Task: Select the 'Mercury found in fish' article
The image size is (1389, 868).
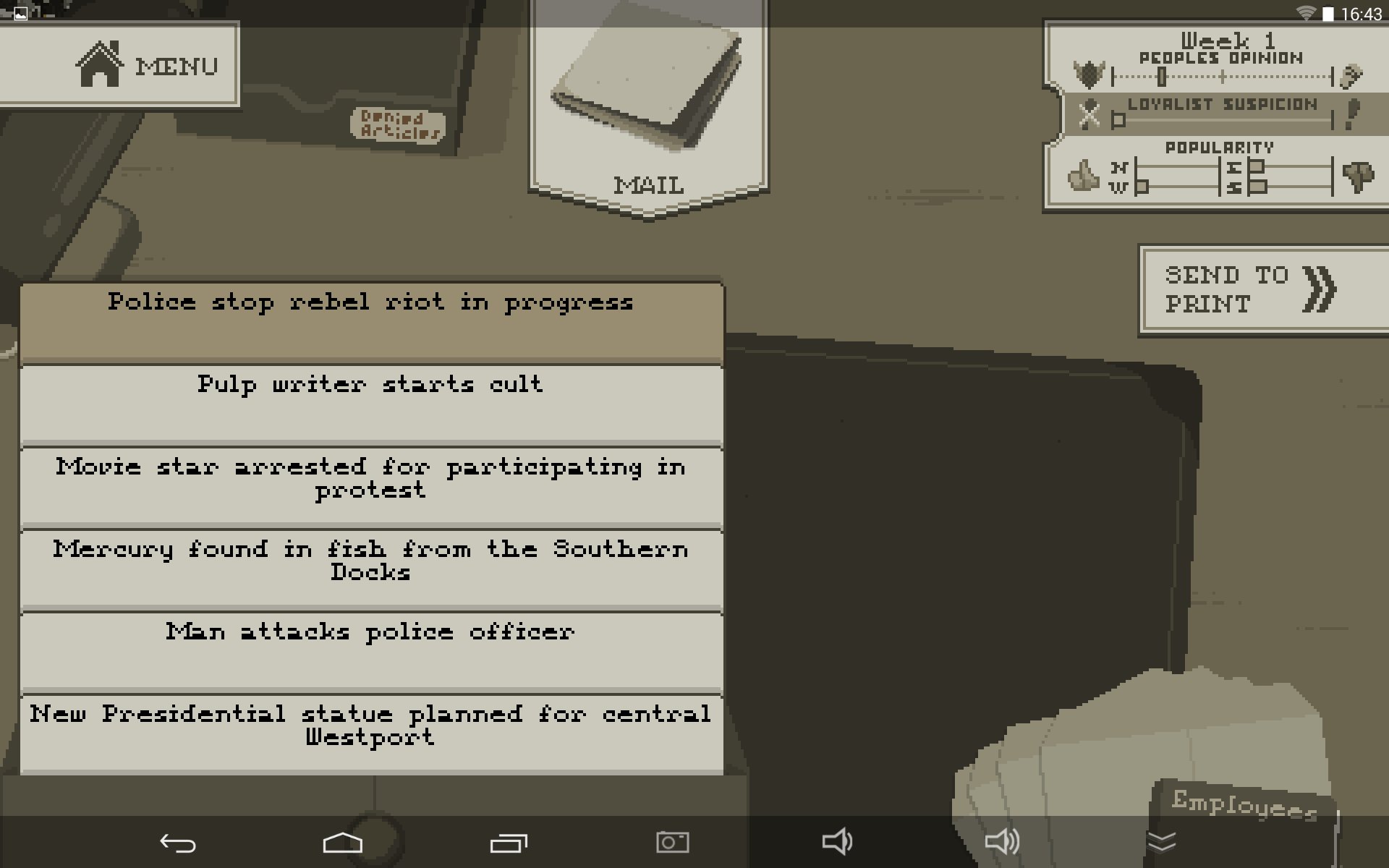Action: coord(371,568)
